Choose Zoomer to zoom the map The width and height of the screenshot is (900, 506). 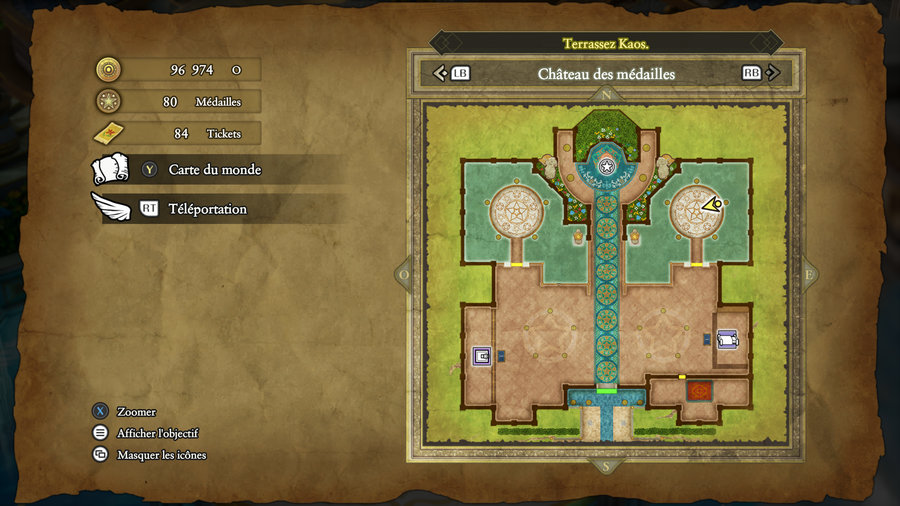click(x=136, y=412)
